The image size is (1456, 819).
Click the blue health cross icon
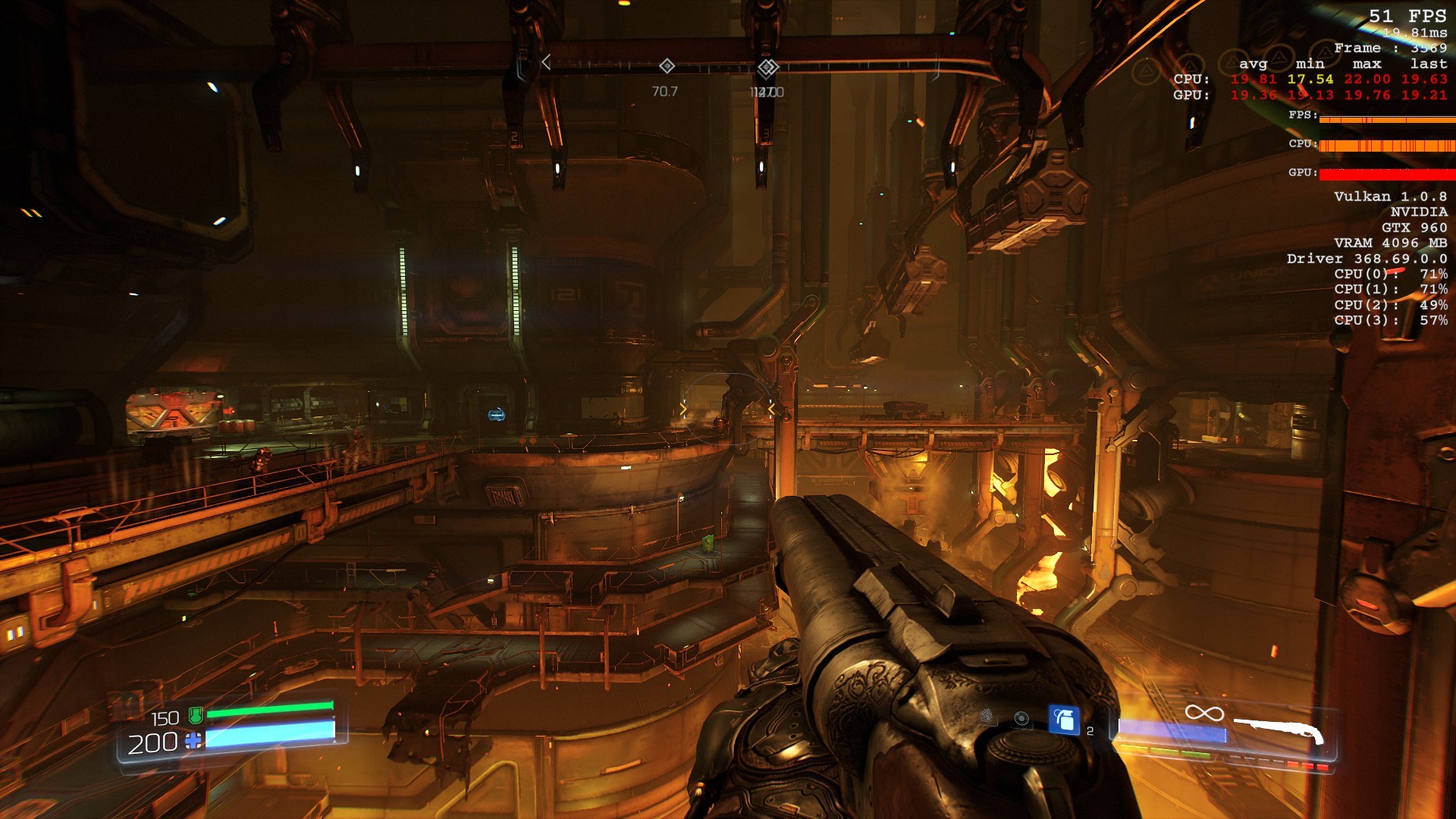193,741
